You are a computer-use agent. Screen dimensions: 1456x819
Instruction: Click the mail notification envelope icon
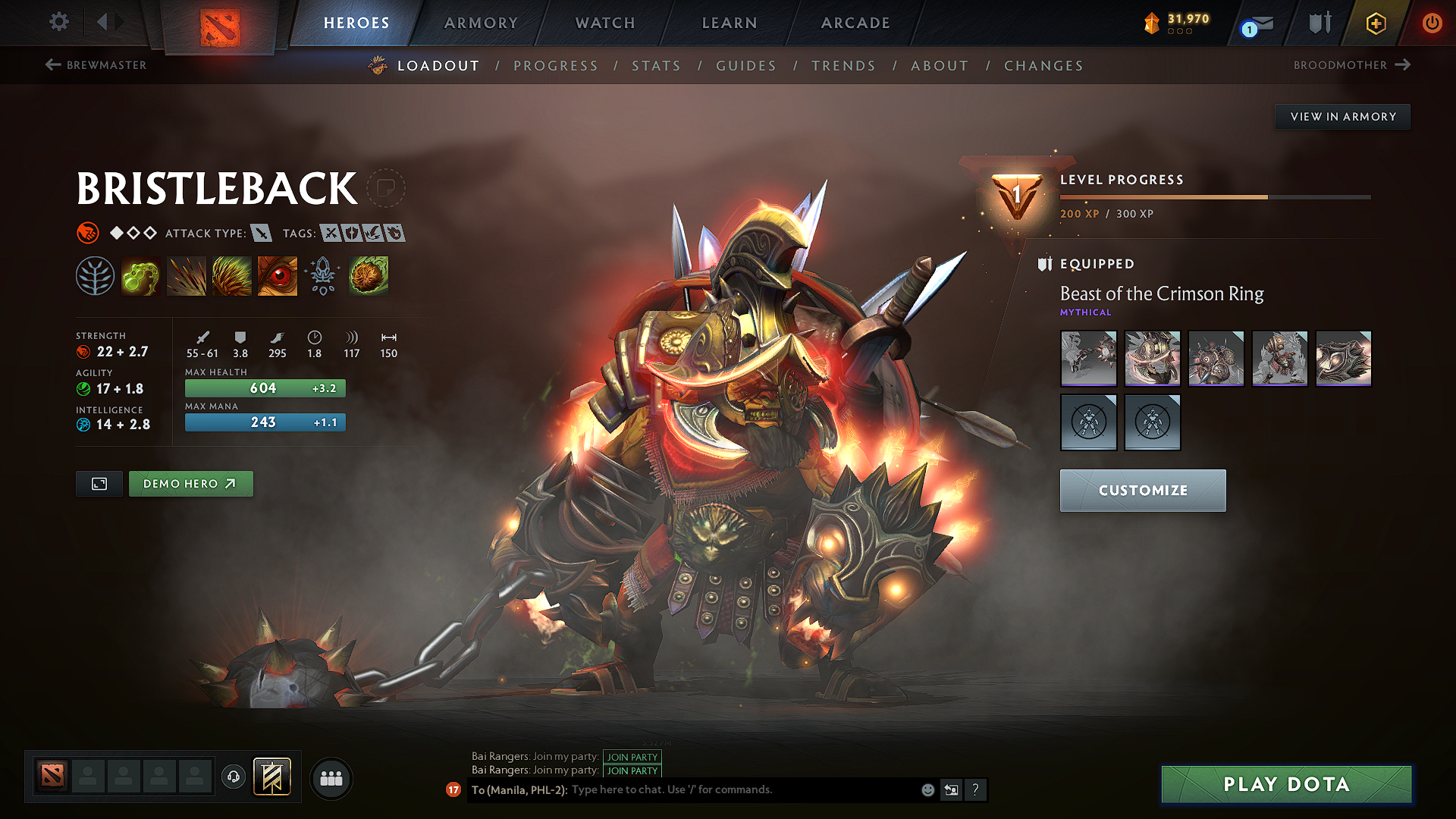1257,23
